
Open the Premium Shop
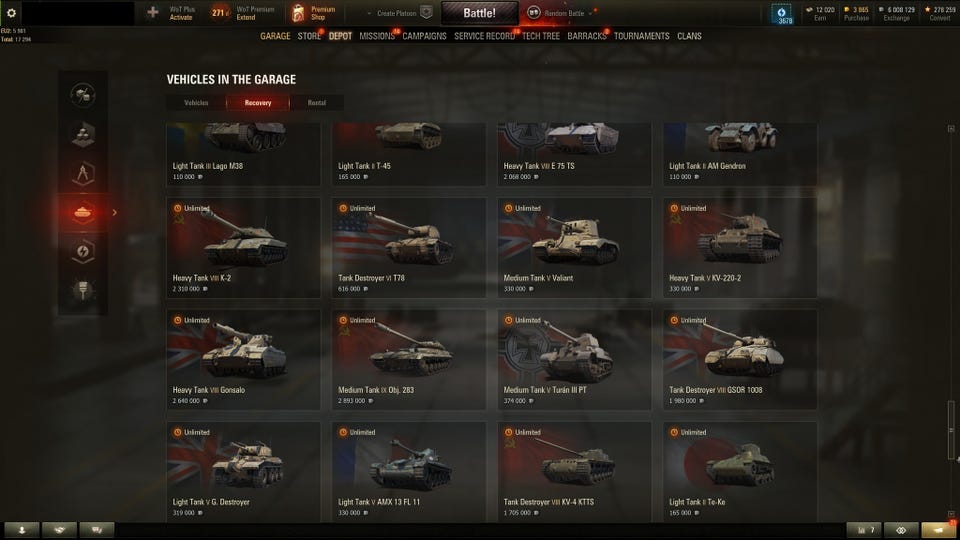click(312, 13)
